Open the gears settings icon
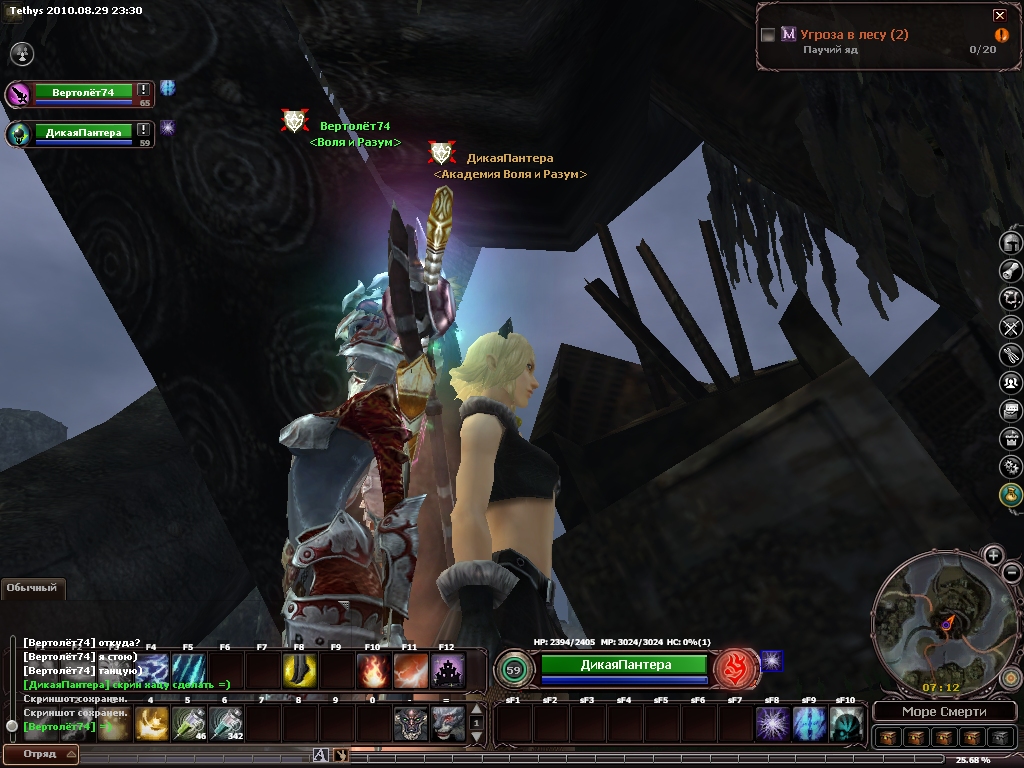Image resolution: width=1024 pixels, height=768 pixels. (1011, 466)
